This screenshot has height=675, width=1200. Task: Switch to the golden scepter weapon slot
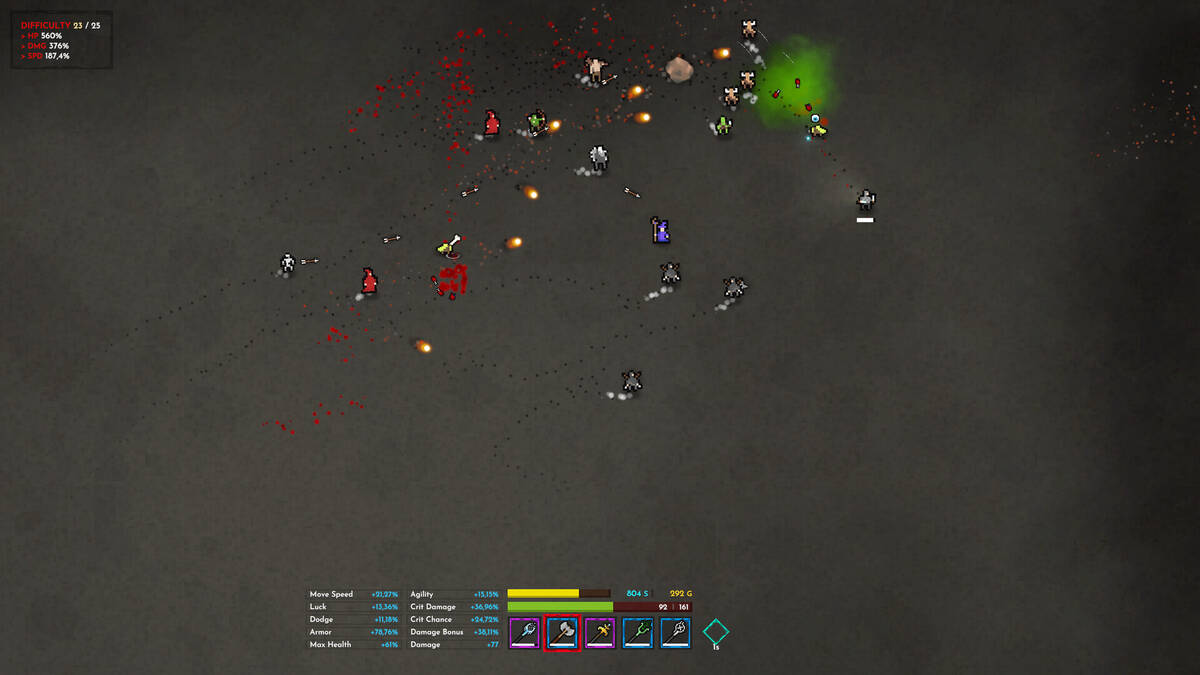(600, 632)
